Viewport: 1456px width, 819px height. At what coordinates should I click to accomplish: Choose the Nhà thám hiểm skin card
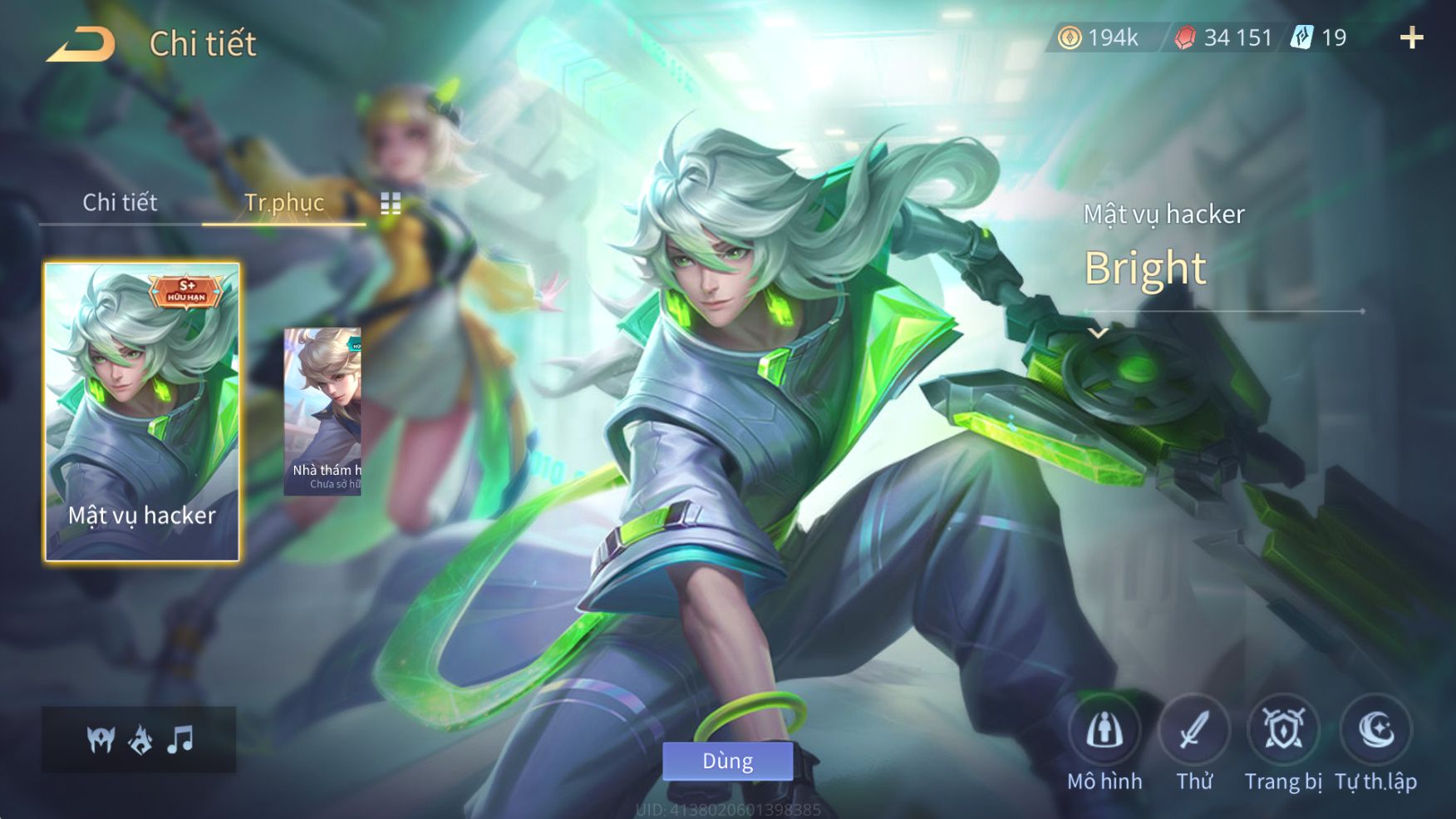pos(322,412)
